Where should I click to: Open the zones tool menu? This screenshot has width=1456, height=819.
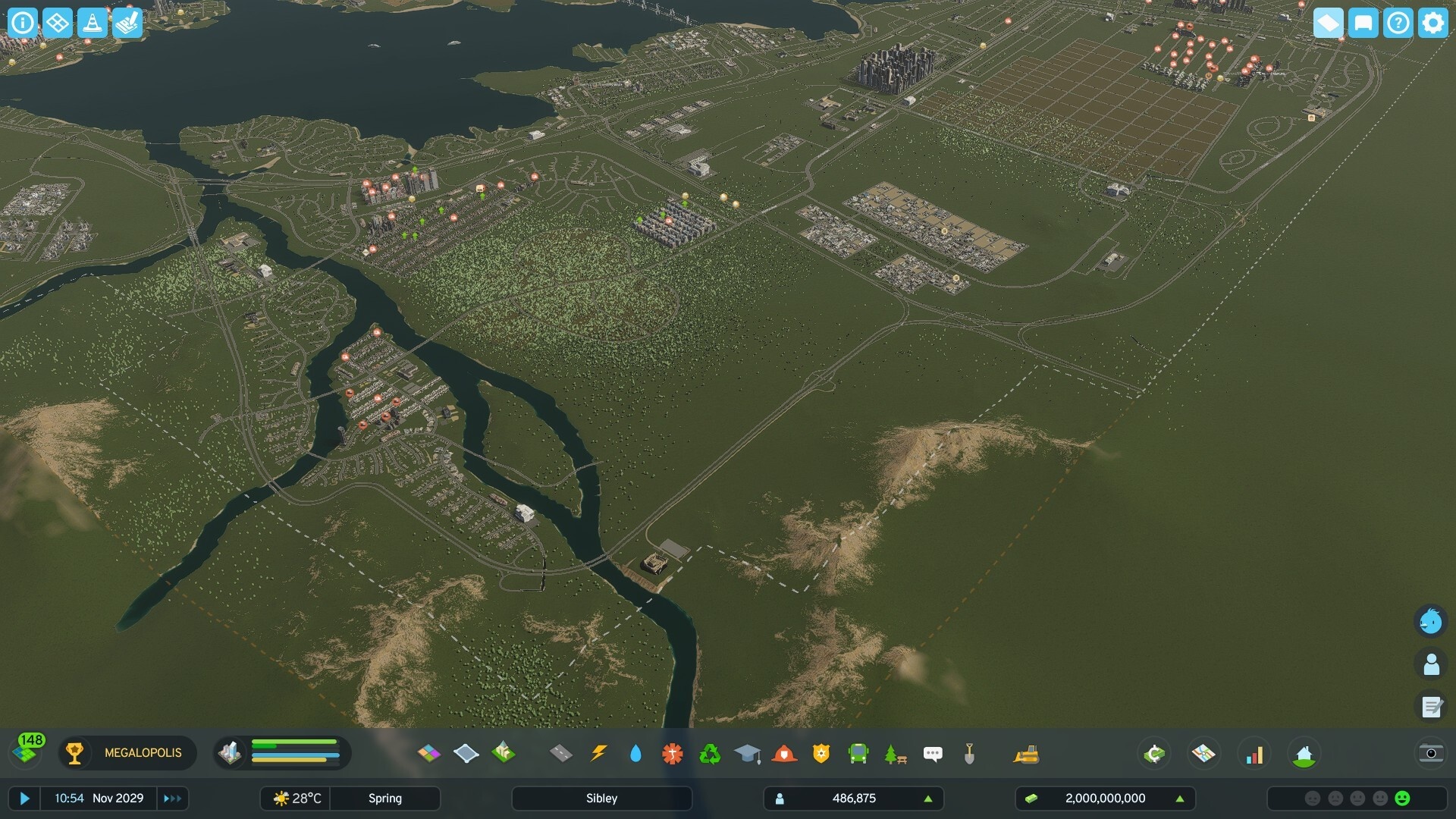pyautogui.click(x=429, y=753)
